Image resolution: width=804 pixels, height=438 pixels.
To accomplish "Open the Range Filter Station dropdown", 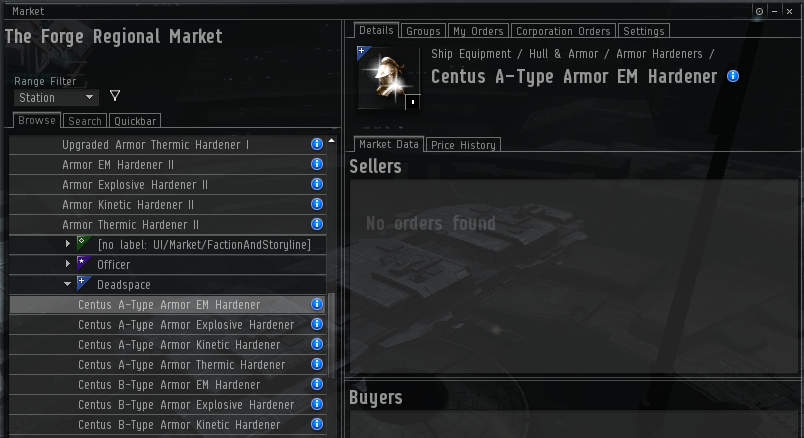I will [56, 98].
